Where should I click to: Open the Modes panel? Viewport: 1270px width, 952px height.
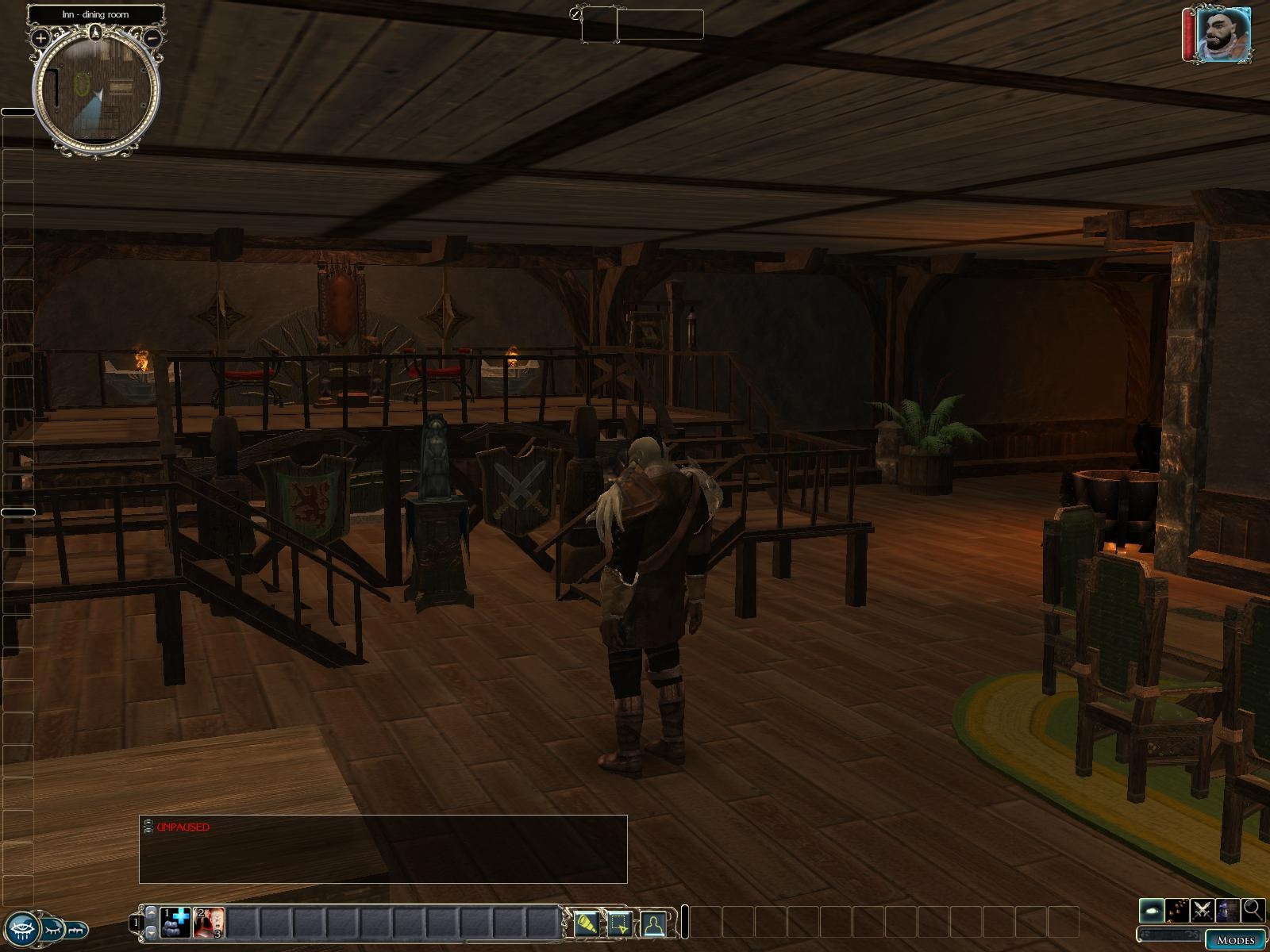(x=1235, y=940)
